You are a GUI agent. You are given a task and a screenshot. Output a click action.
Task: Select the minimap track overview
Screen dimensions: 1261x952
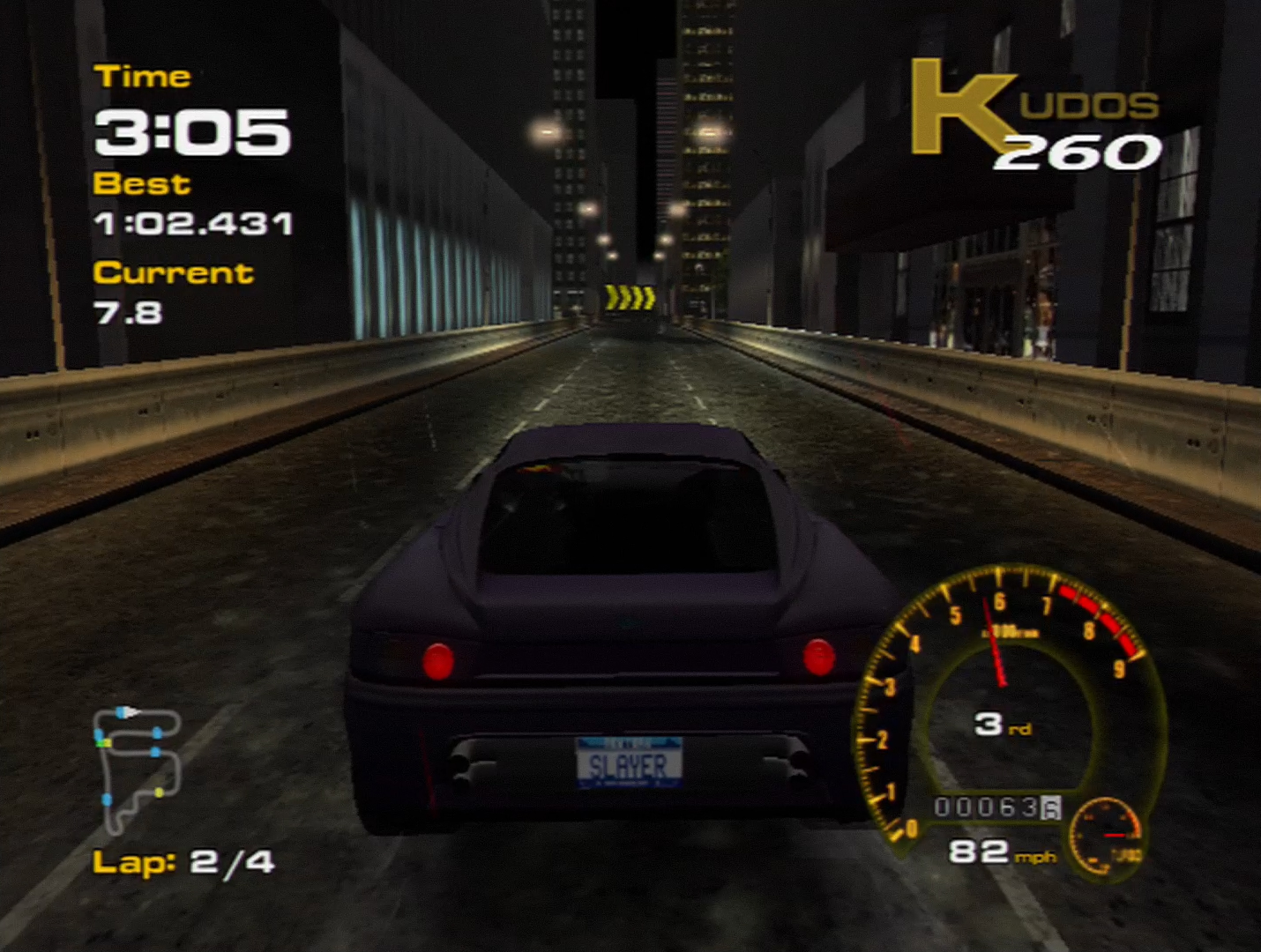(141, 767)
